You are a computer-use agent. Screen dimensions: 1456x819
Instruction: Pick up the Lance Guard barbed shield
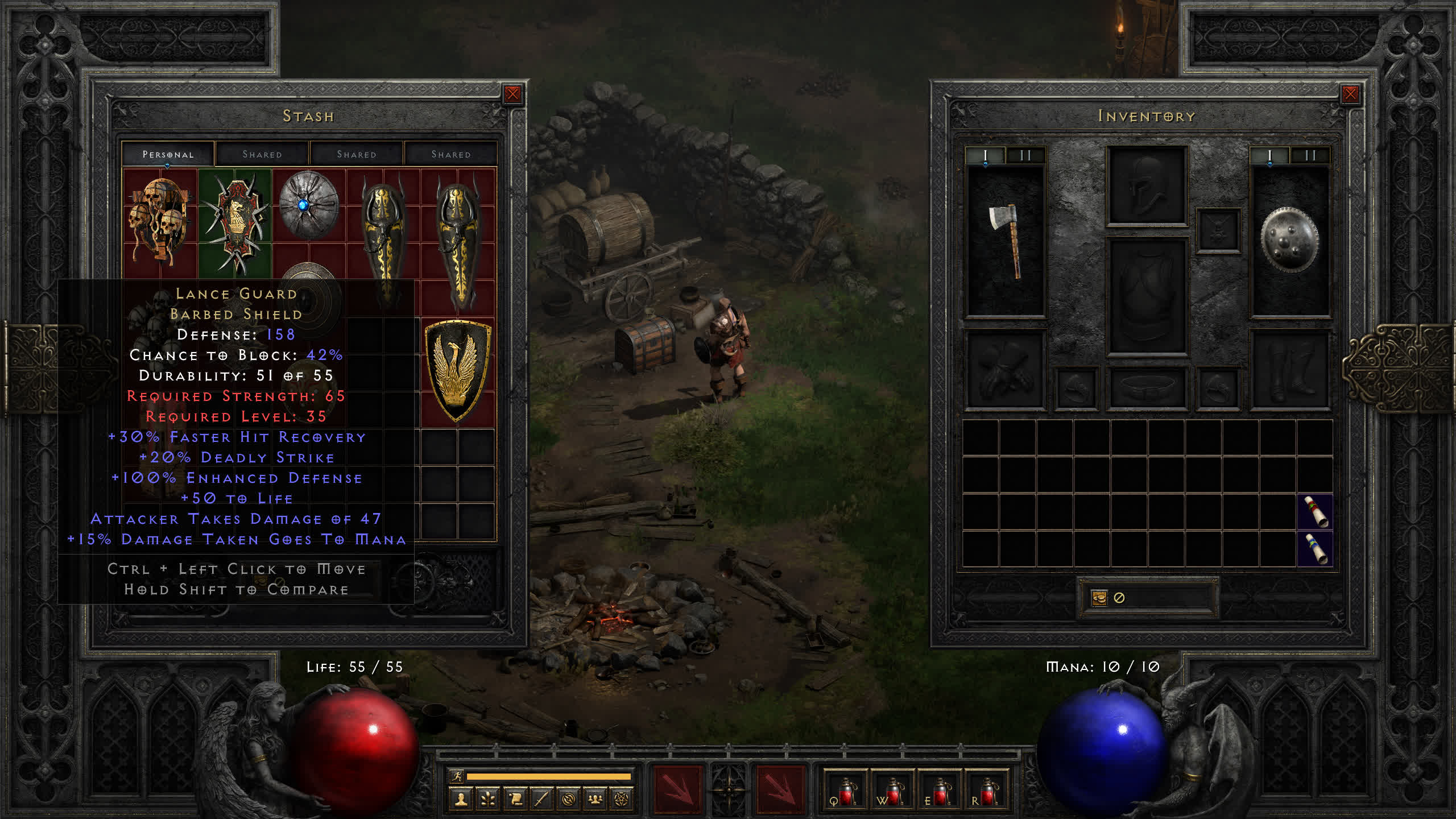235,222
